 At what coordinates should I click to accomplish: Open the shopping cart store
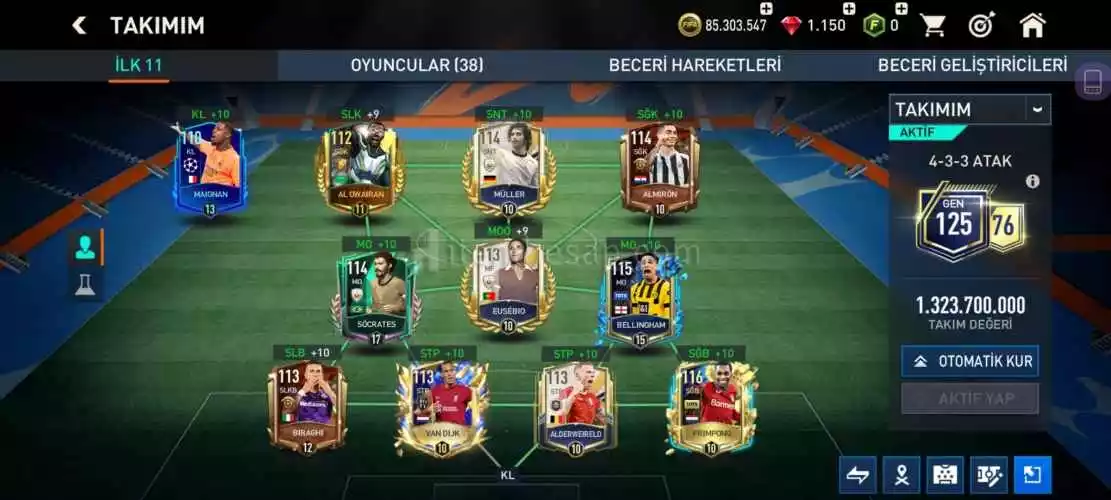(x=933, y=25)
